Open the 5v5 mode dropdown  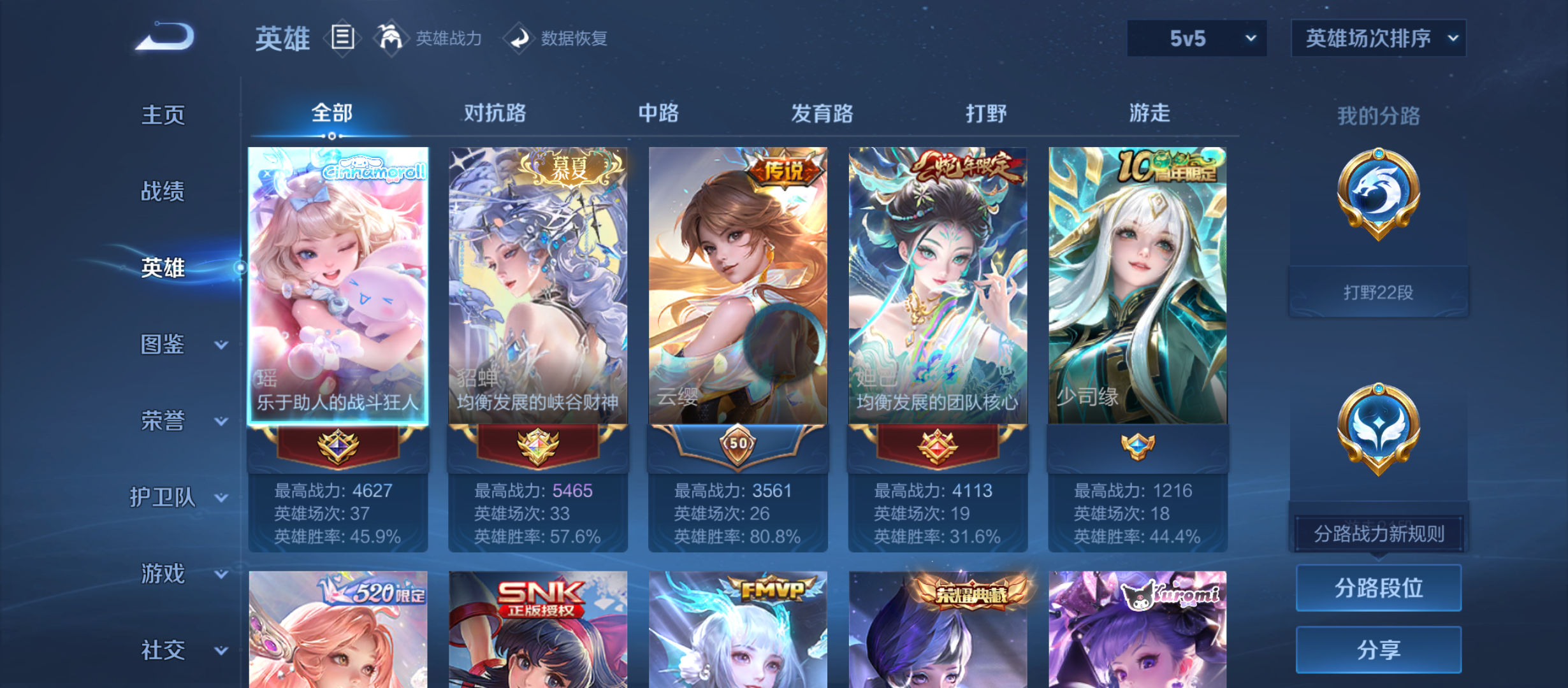tap(1196, 38)
